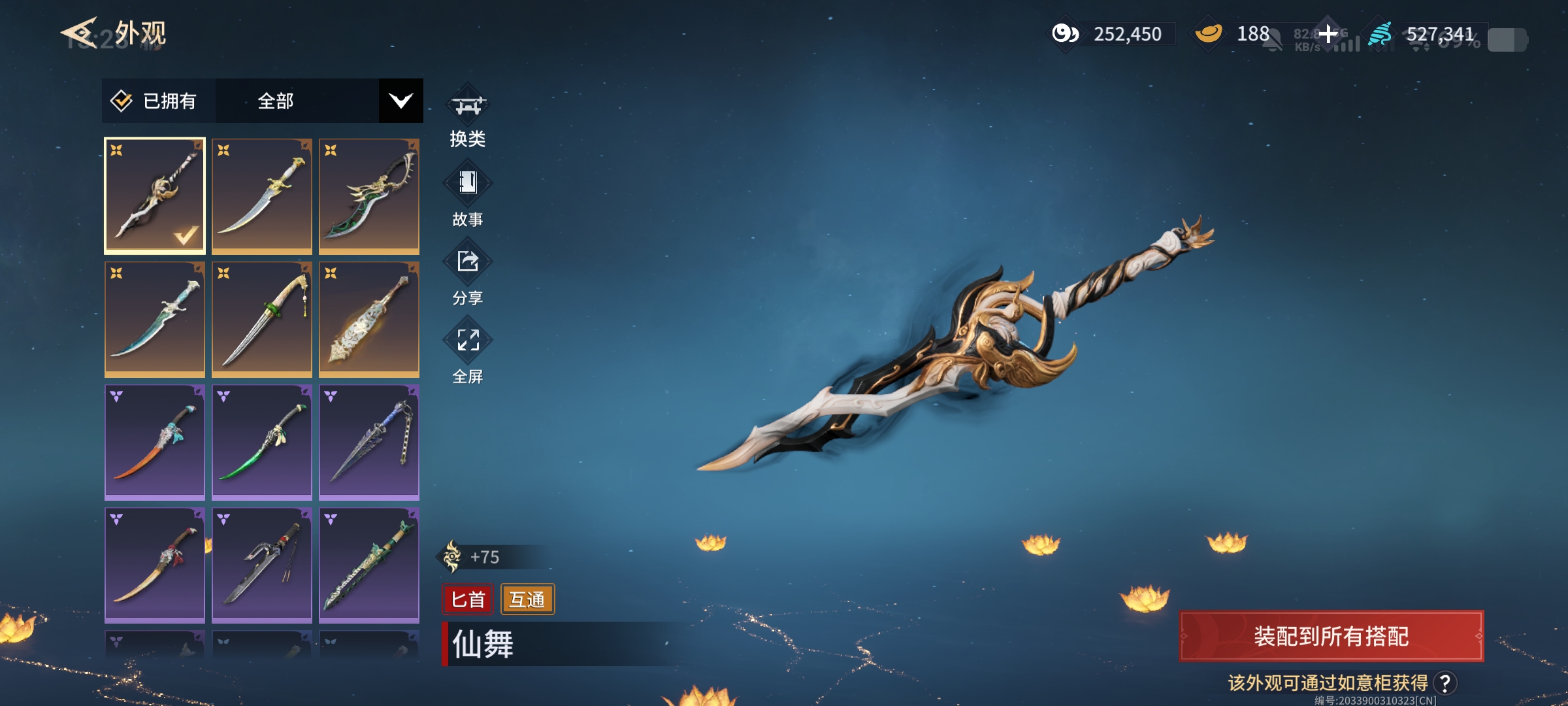
Task: View the 故事 story of this skin
Action: (468, 196)
